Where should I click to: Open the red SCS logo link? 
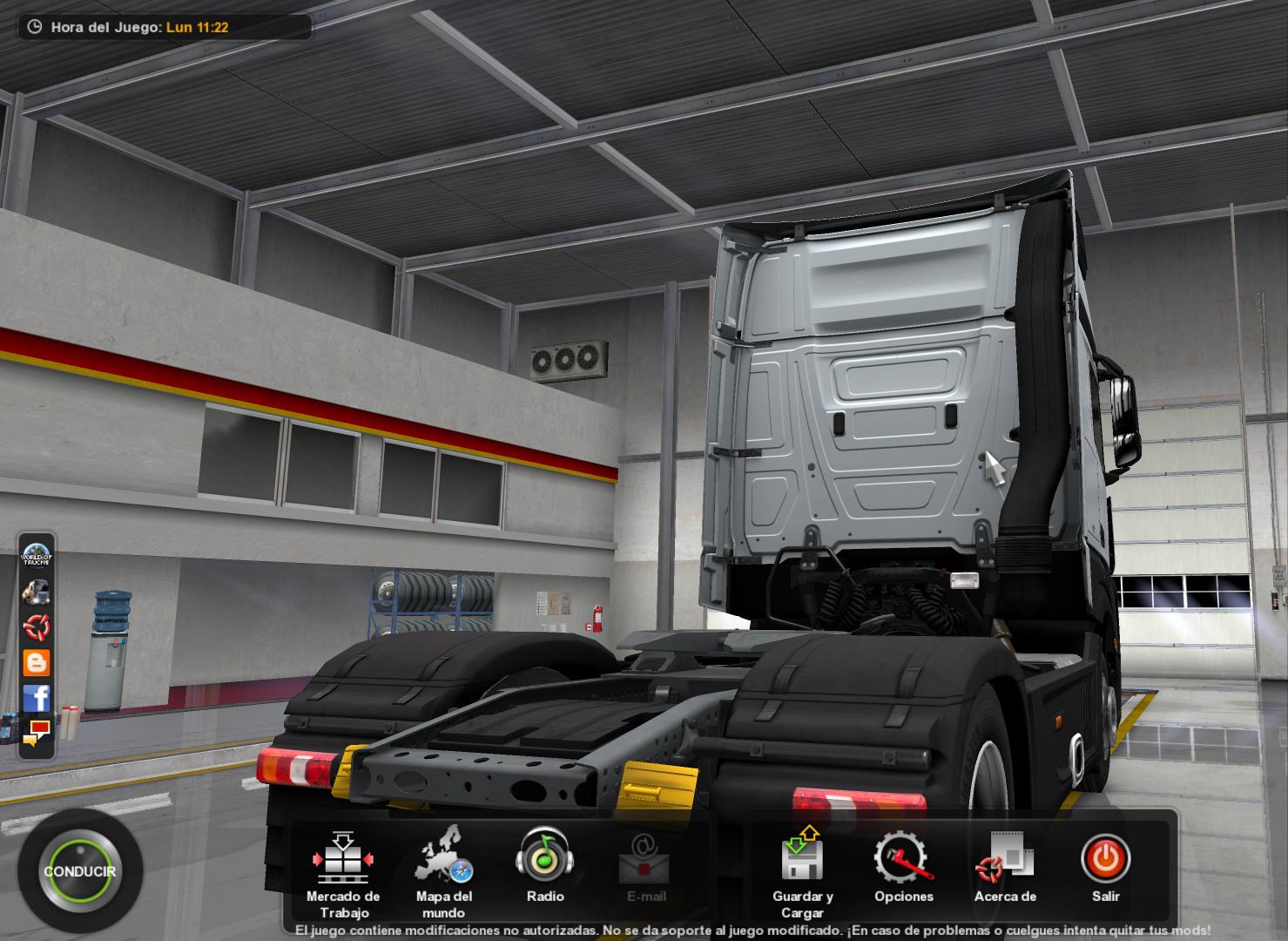click(37, 626)
